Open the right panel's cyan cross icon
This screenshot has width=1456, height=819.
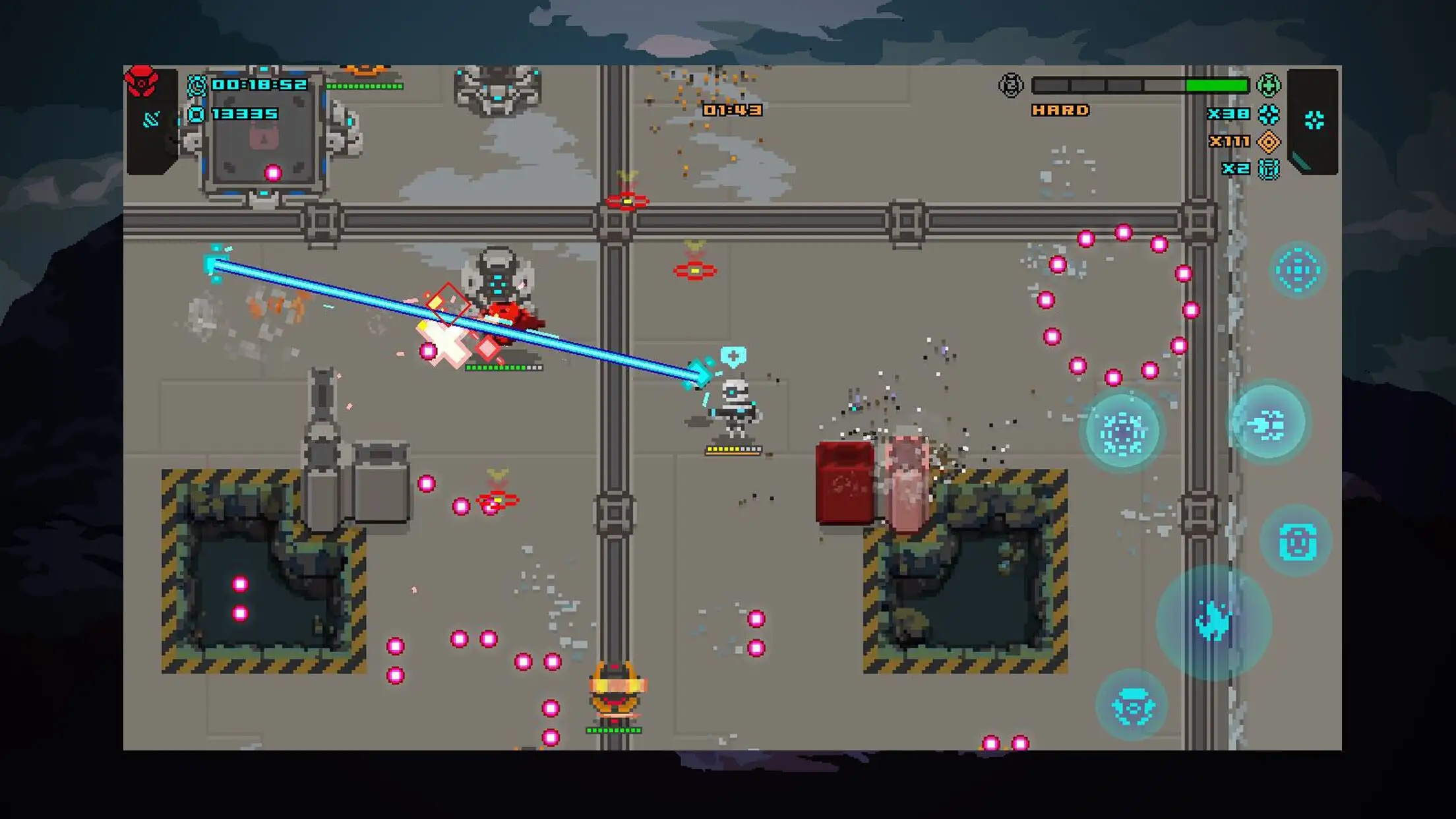1314,120
